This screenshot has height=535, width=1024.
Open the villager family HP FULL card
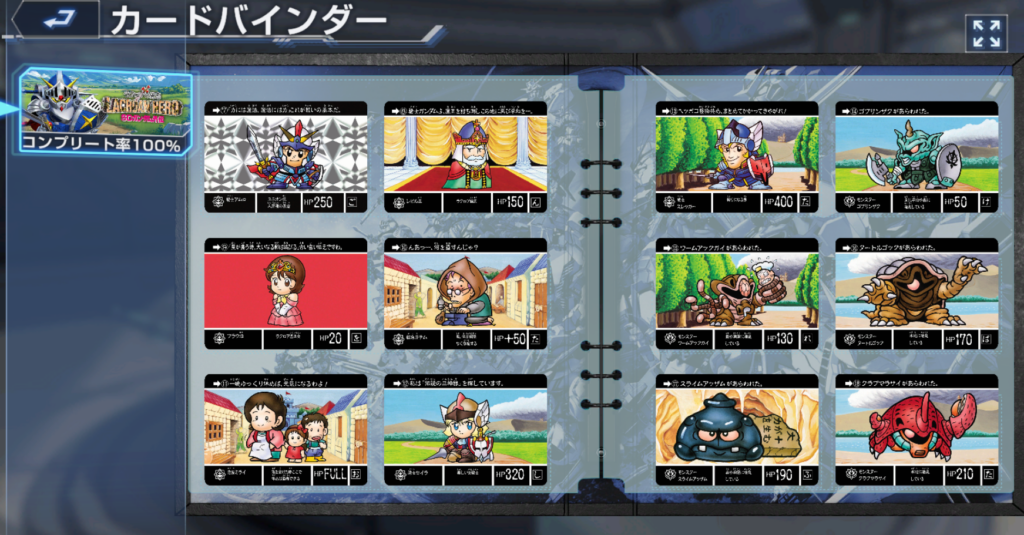(286, 430)
